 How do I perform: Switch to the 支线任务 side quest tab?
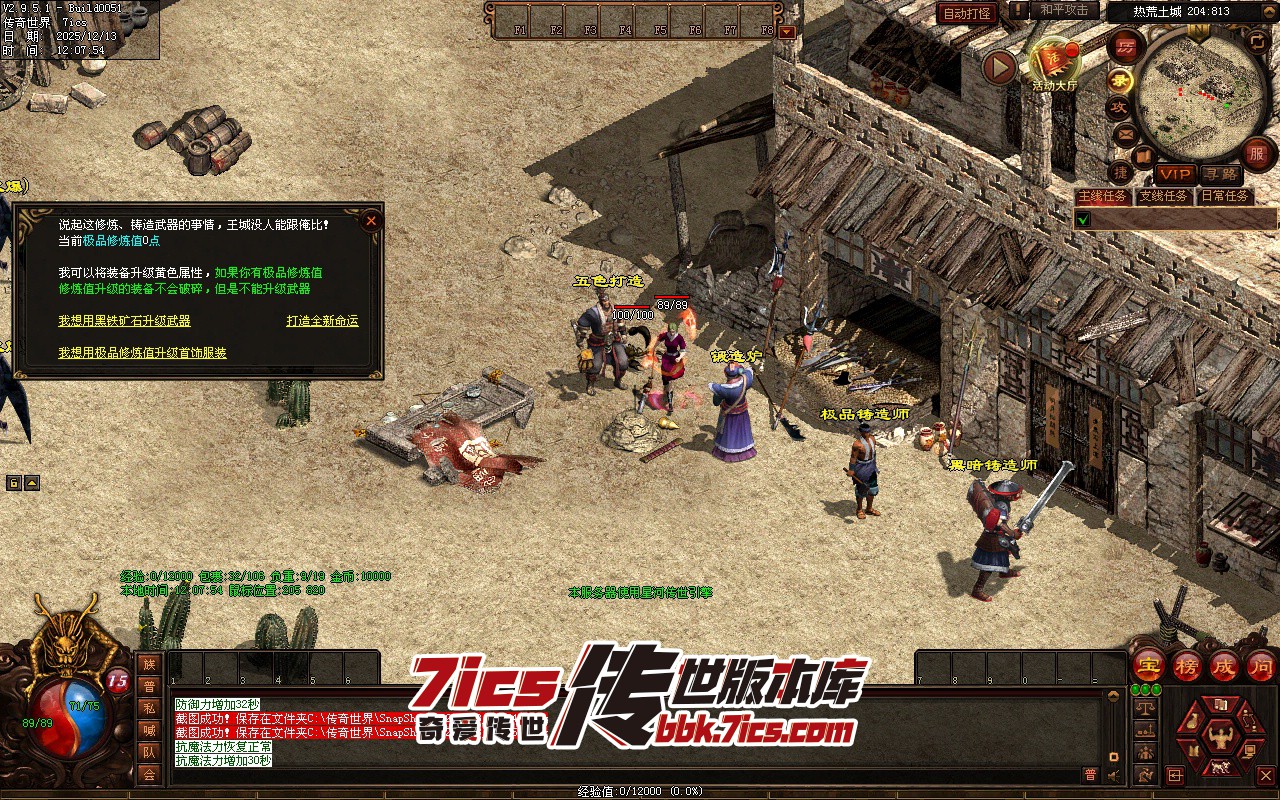click(1164, 196)
